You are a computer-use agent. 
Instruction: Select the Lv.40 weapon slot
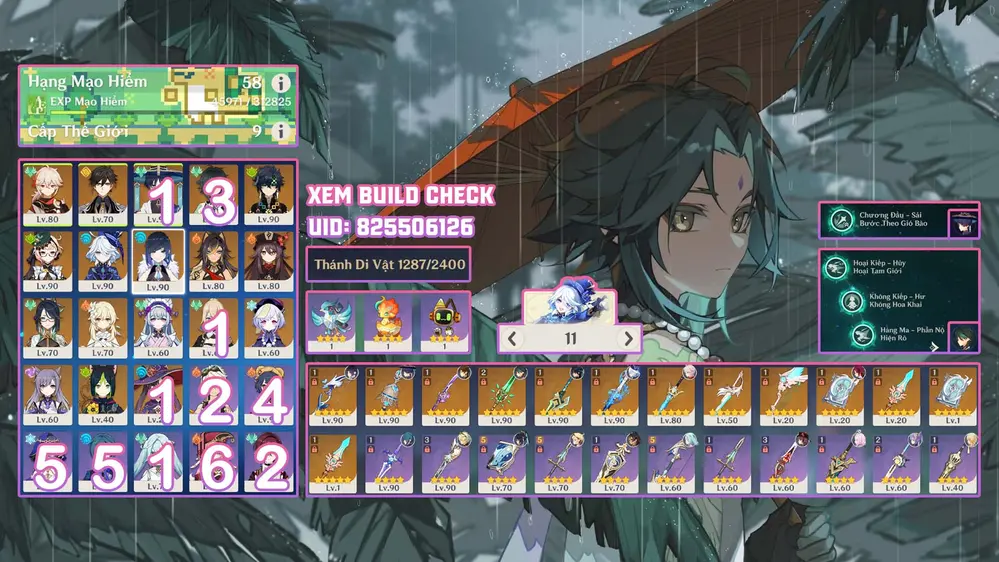[x=957, y=464]
